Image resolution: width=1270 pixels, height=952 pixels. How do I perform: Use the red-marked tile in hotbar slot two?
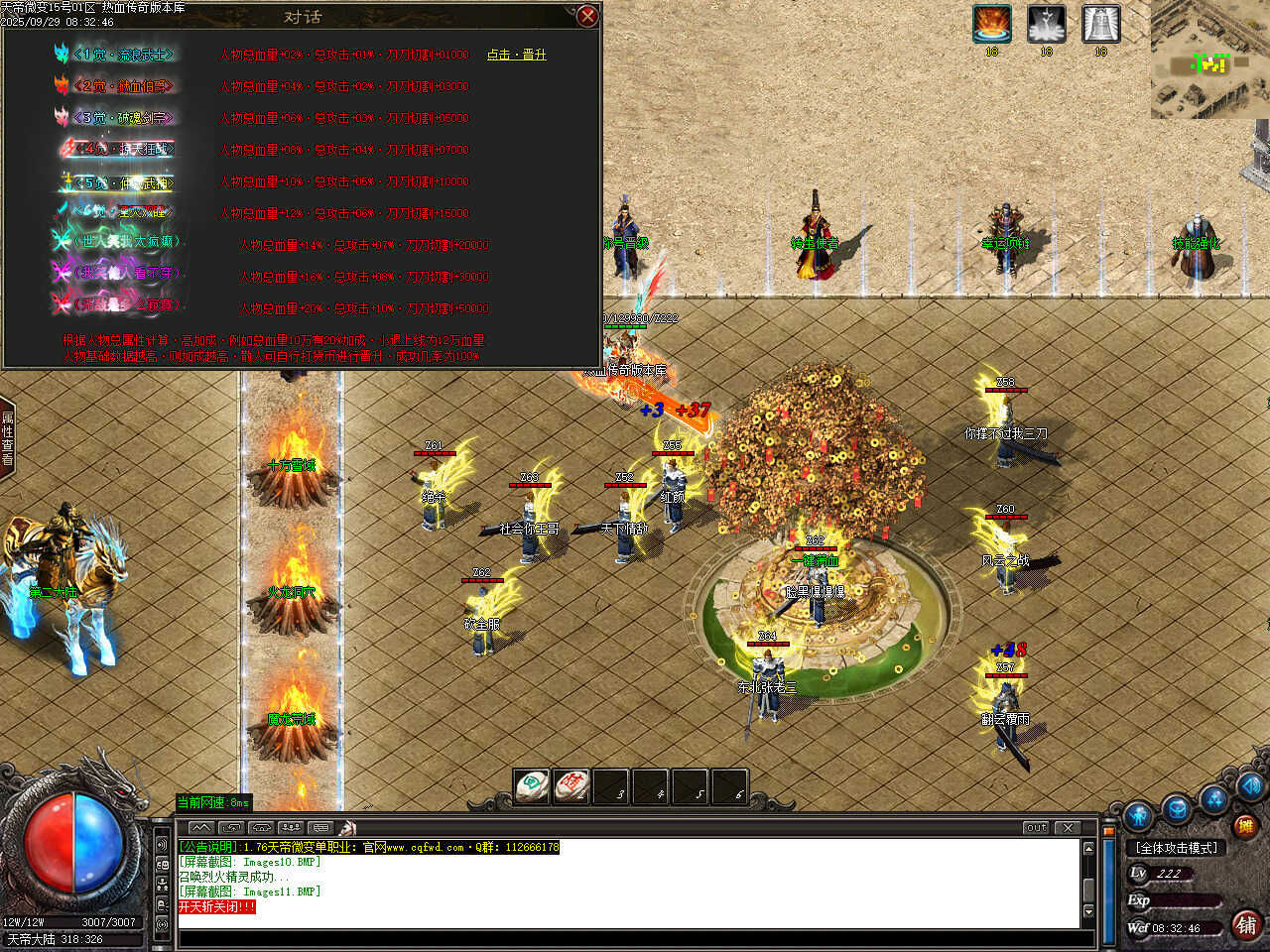point(571,786)
